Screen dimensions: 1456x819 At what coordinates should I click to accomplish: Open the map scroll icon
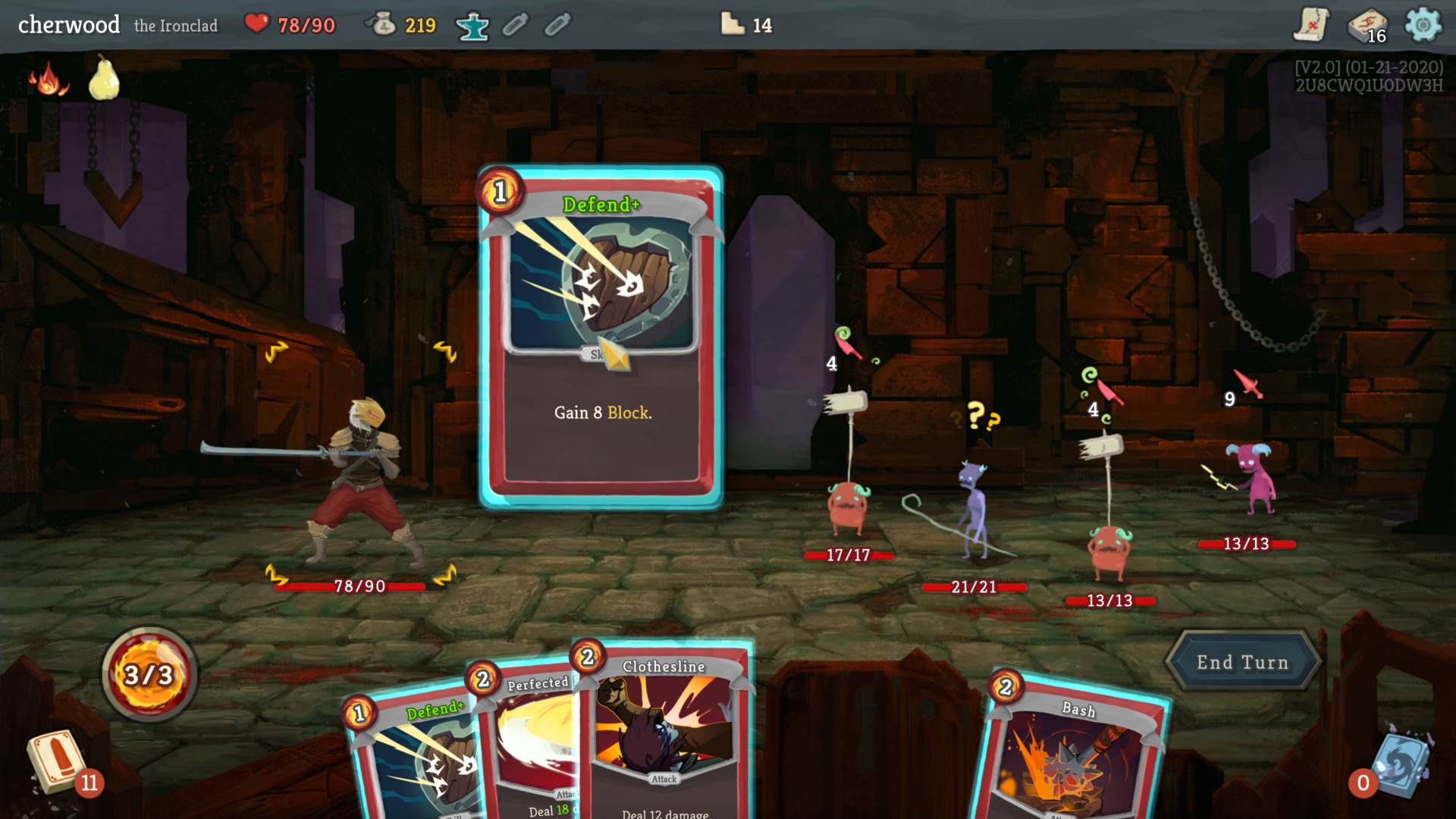pos(1311,25)
